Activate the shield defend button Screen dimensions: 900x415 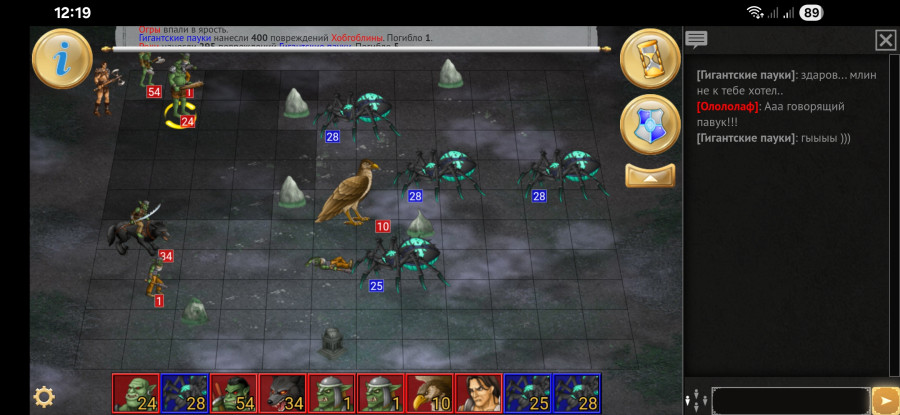tap(650, 125)
